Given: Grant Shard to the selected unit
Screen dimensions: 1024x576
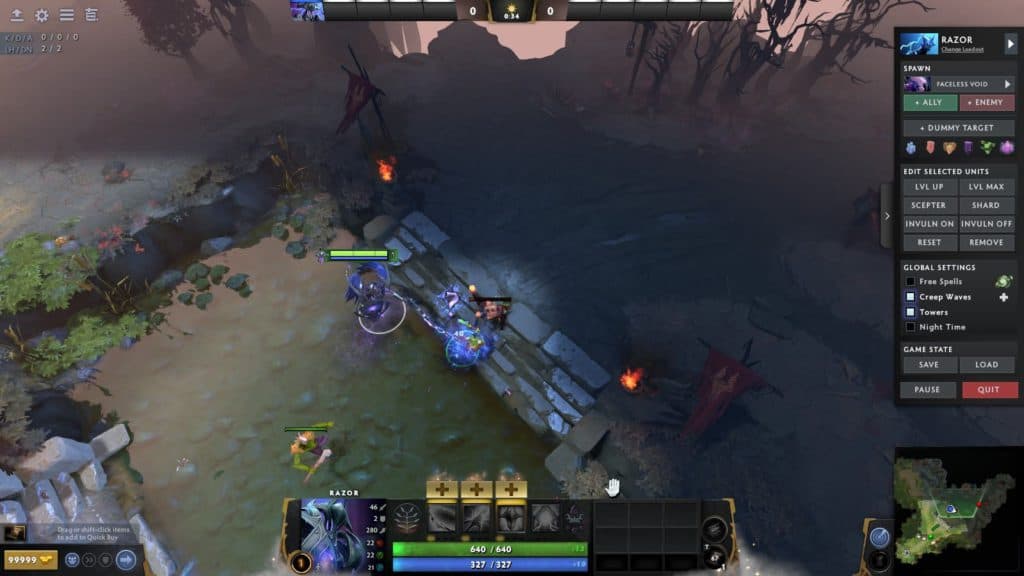Looking at the screenshot, I should tap(987, 205).
